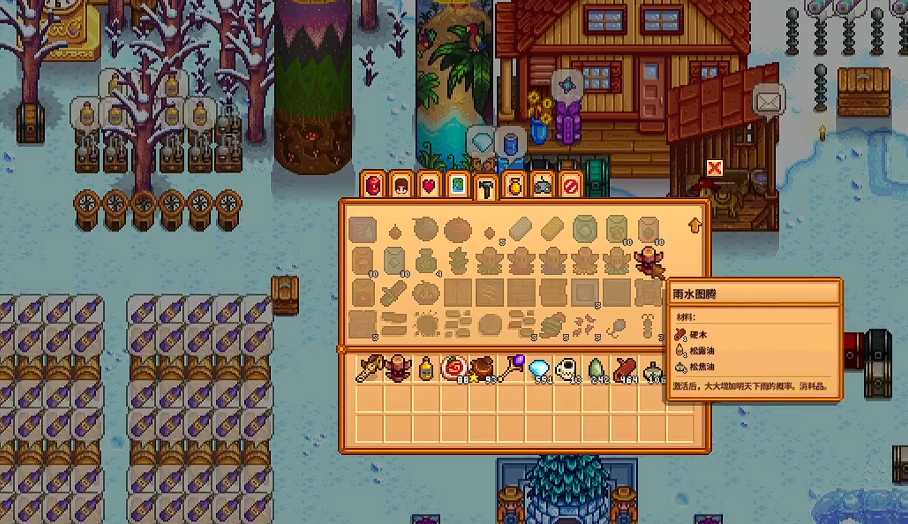Switch to the skills tab with the character face
The height and width of the screenshot is (524, 908).
coord(402,185)
